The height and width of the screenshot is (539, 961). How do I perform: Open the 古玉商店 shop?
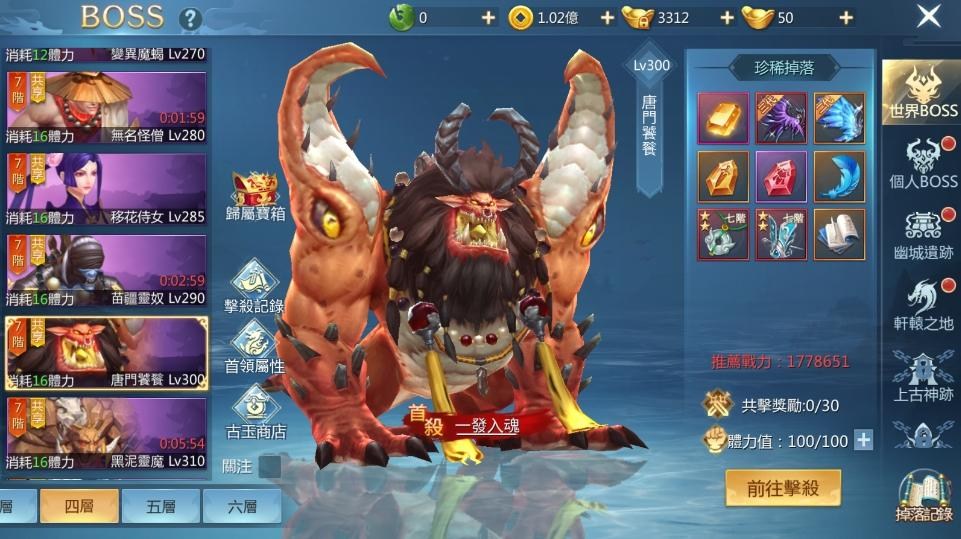click(255, 412)
